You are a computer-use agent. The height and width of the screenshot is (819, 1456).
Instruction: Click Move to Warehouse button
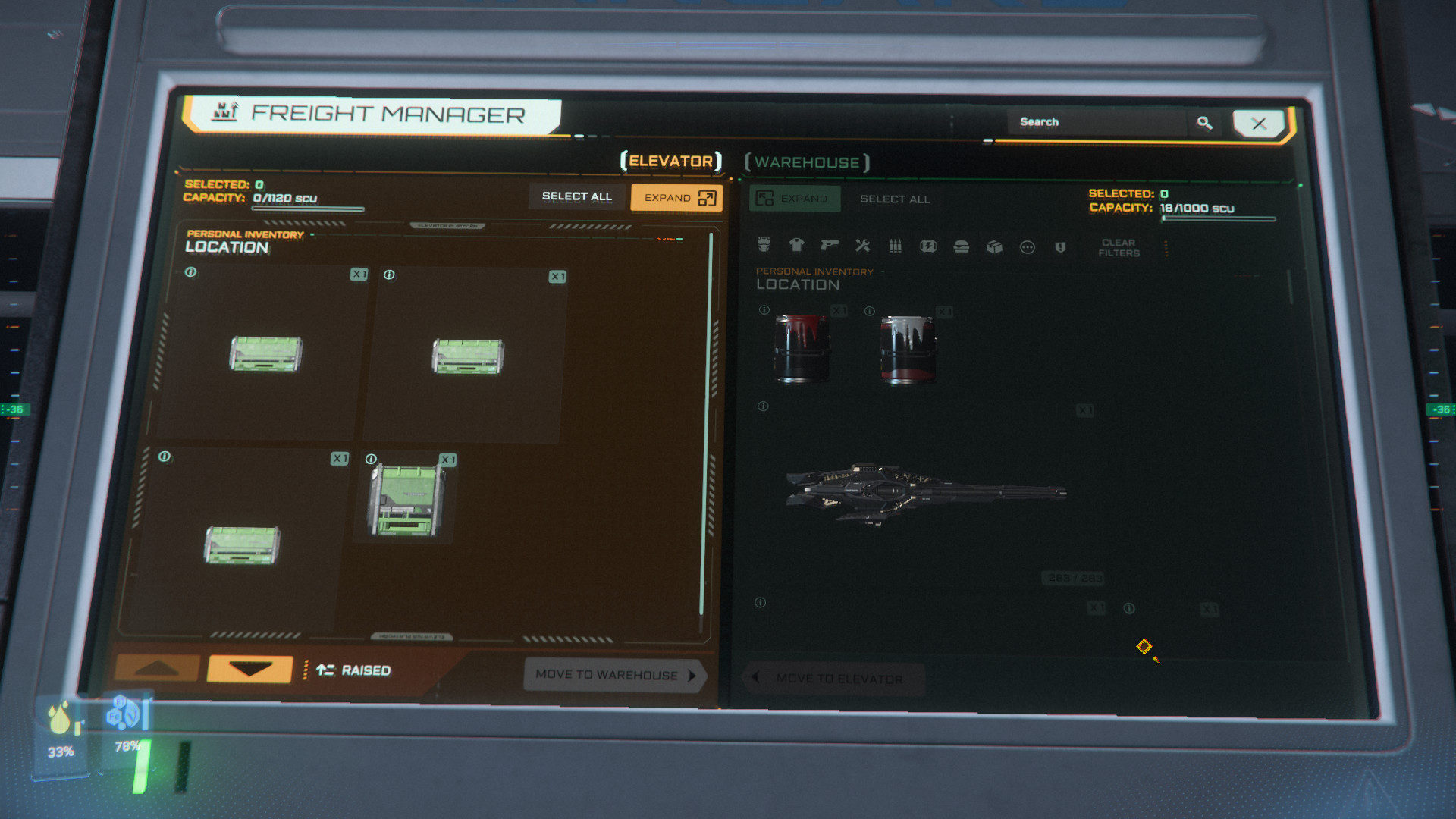(614, 675)
